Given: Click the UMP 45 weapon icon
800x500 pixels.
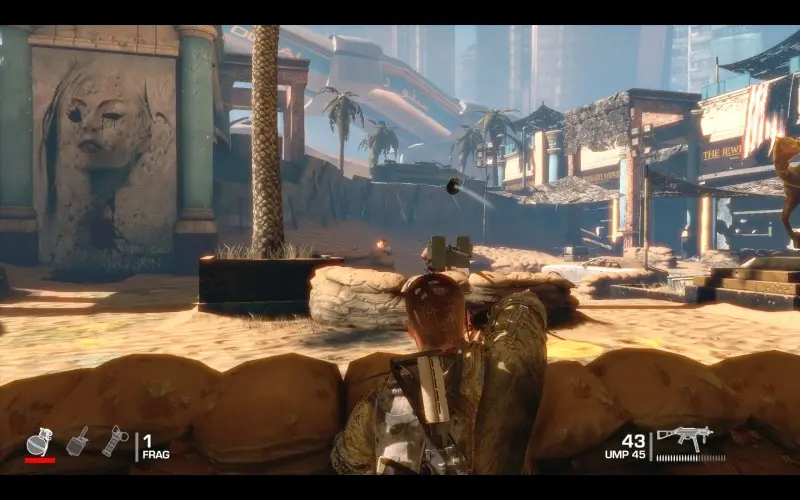Looking at the screenshot, I should [x=685, y=437].
